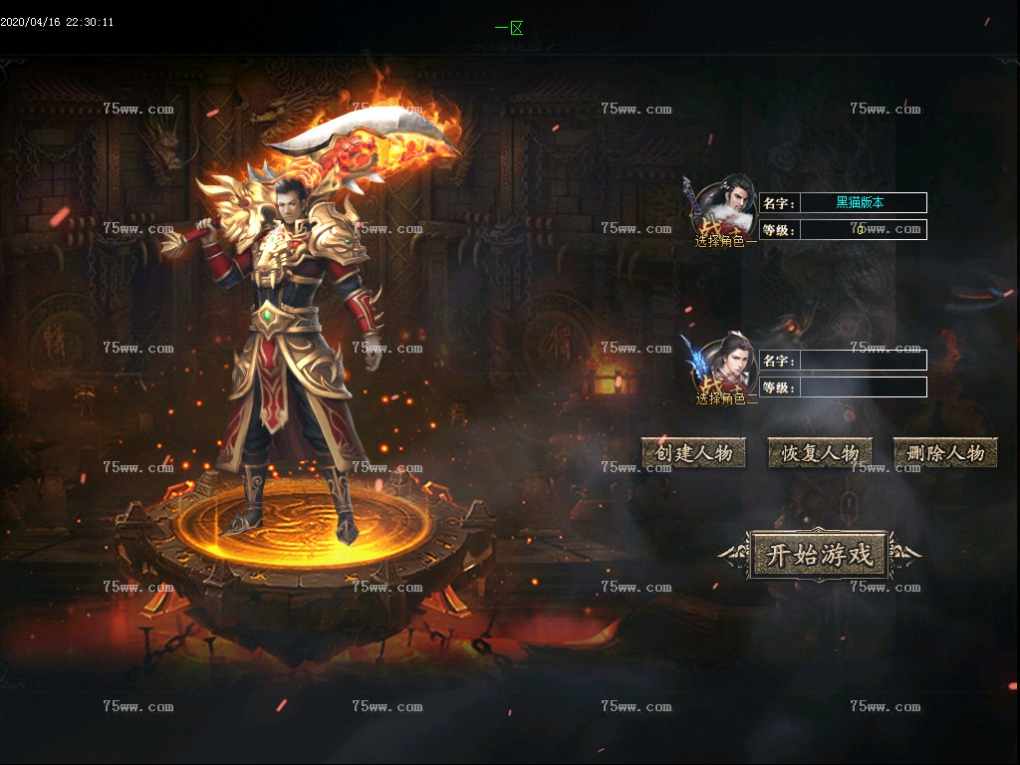The height and width of the screenshot is (765, 1020).
Task: Choose 恢复人物 to restore a character
Action: coord(820,453)
